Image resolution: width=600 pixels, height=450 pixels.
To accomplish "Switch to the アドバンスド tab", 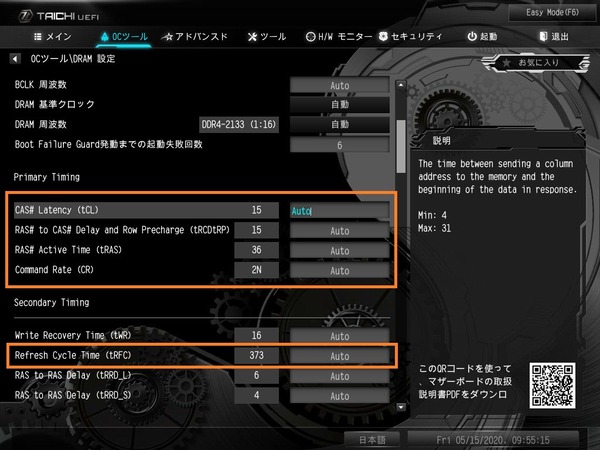I will [195, 37].
